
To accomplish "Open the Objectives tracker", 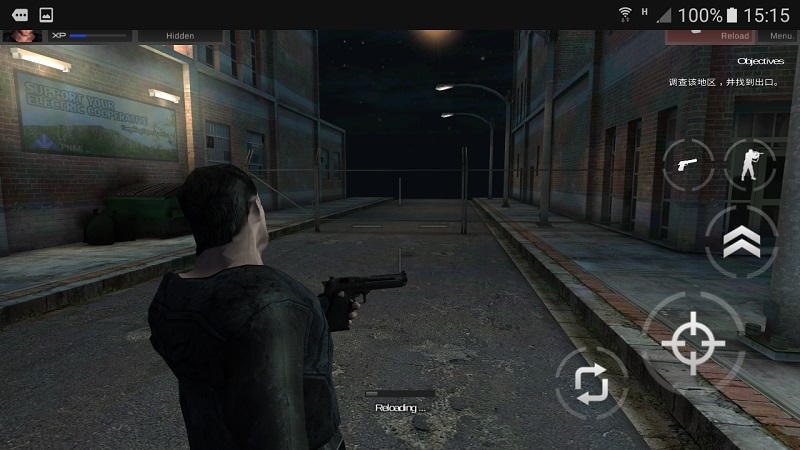I will [760, 61].
